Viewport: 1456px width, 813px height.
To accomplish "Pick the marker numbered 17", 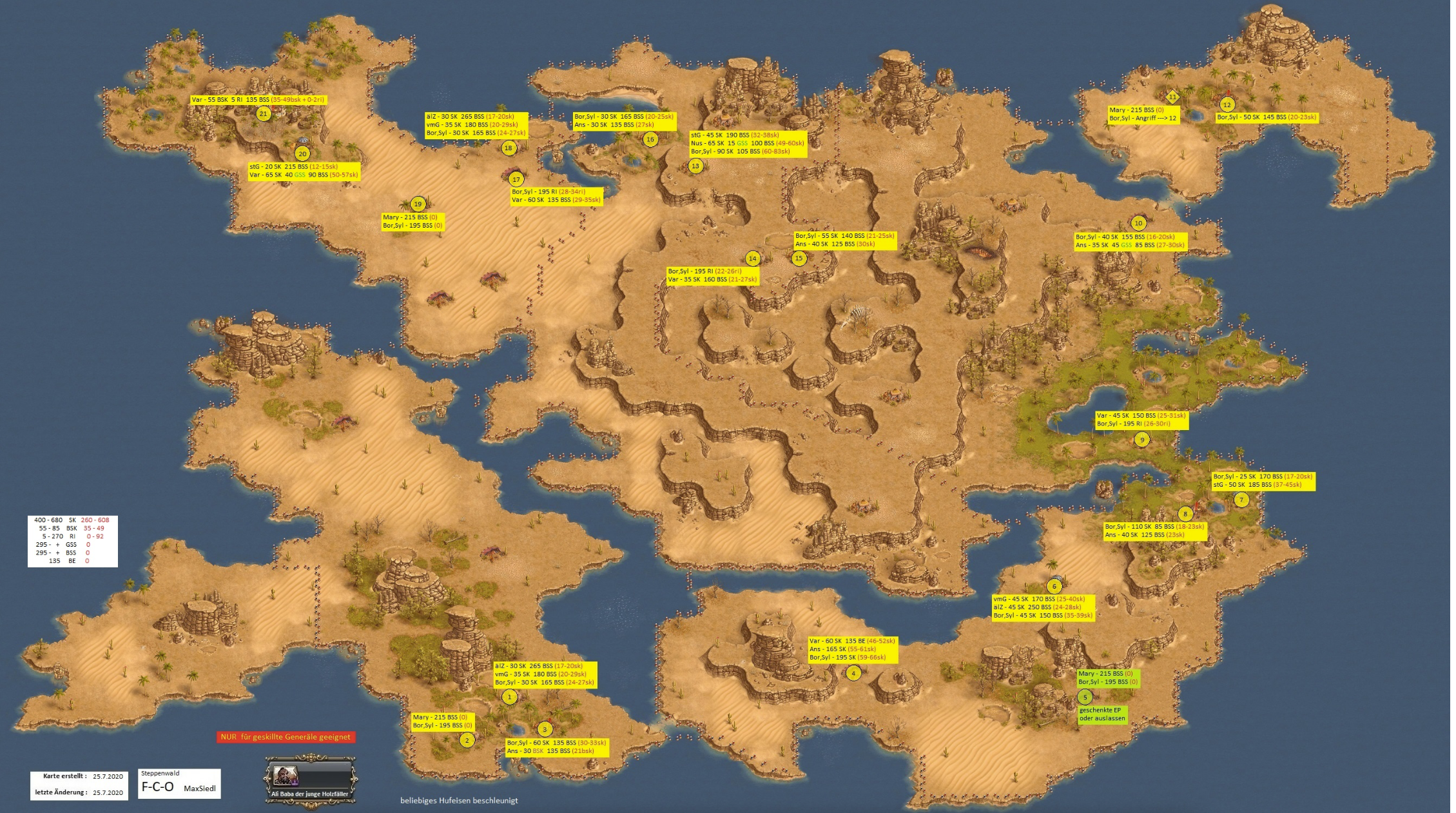I will [516, 179].
